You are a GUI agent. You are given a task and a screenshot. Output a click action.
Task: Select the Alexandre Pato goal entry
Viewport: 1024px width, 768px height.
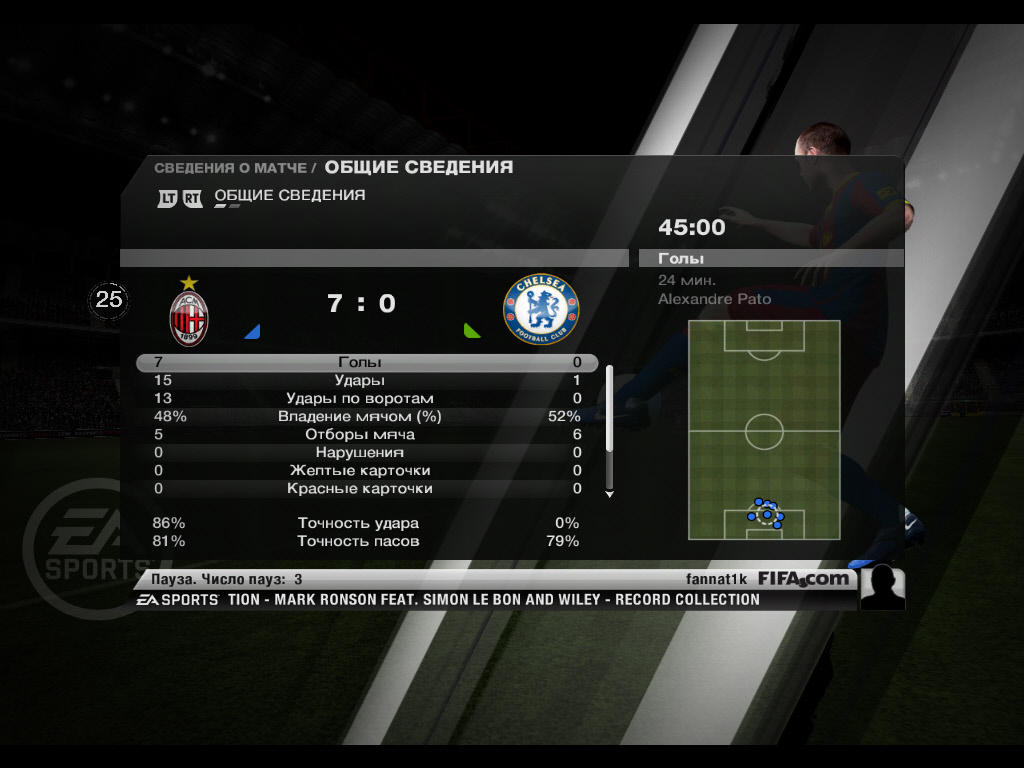[714, 299]
